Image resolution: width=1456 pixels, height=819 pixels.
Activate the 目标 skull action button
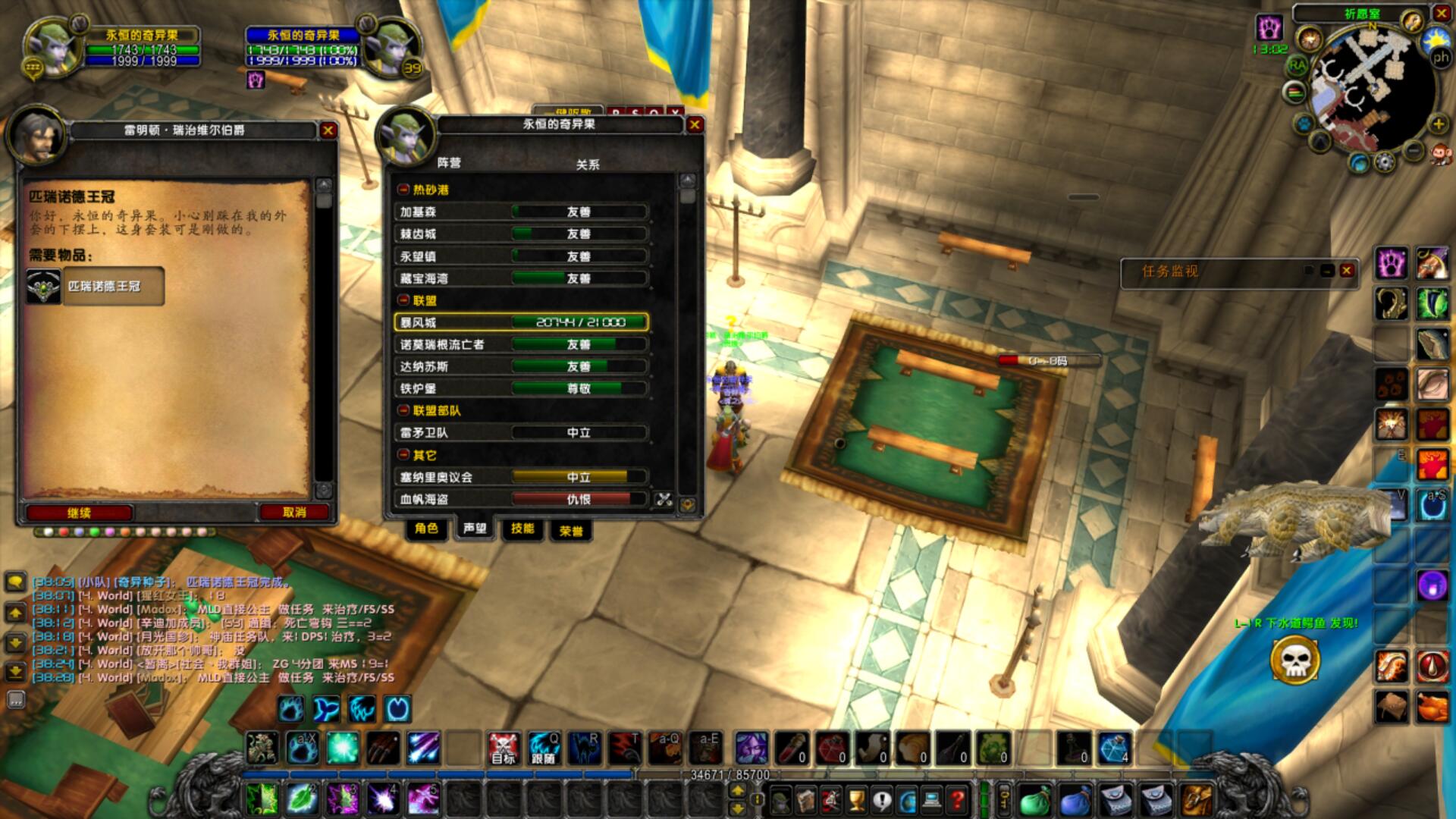coord(503,748)
